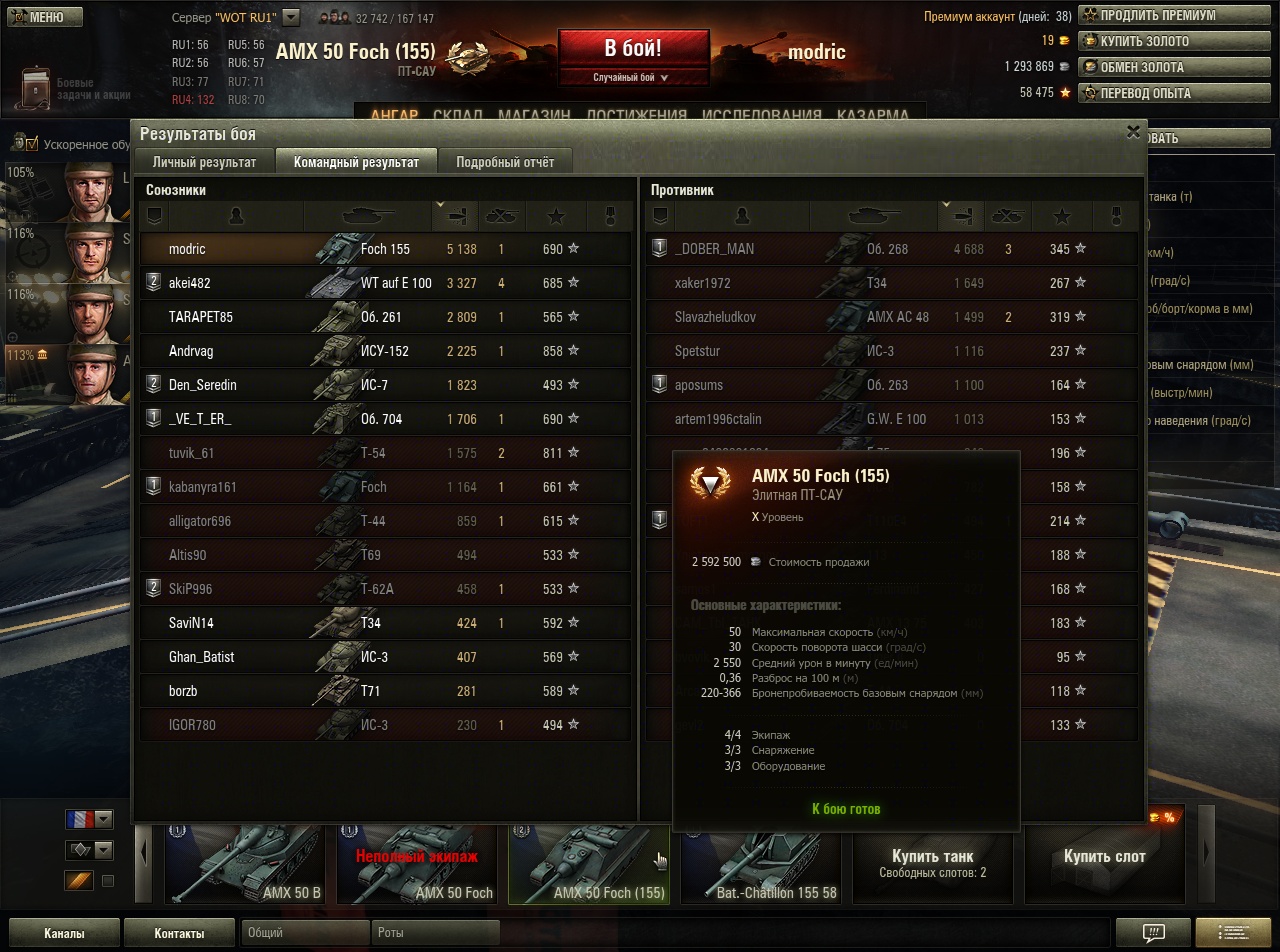Open the Подробный отчёт tab

pos(505,162)
